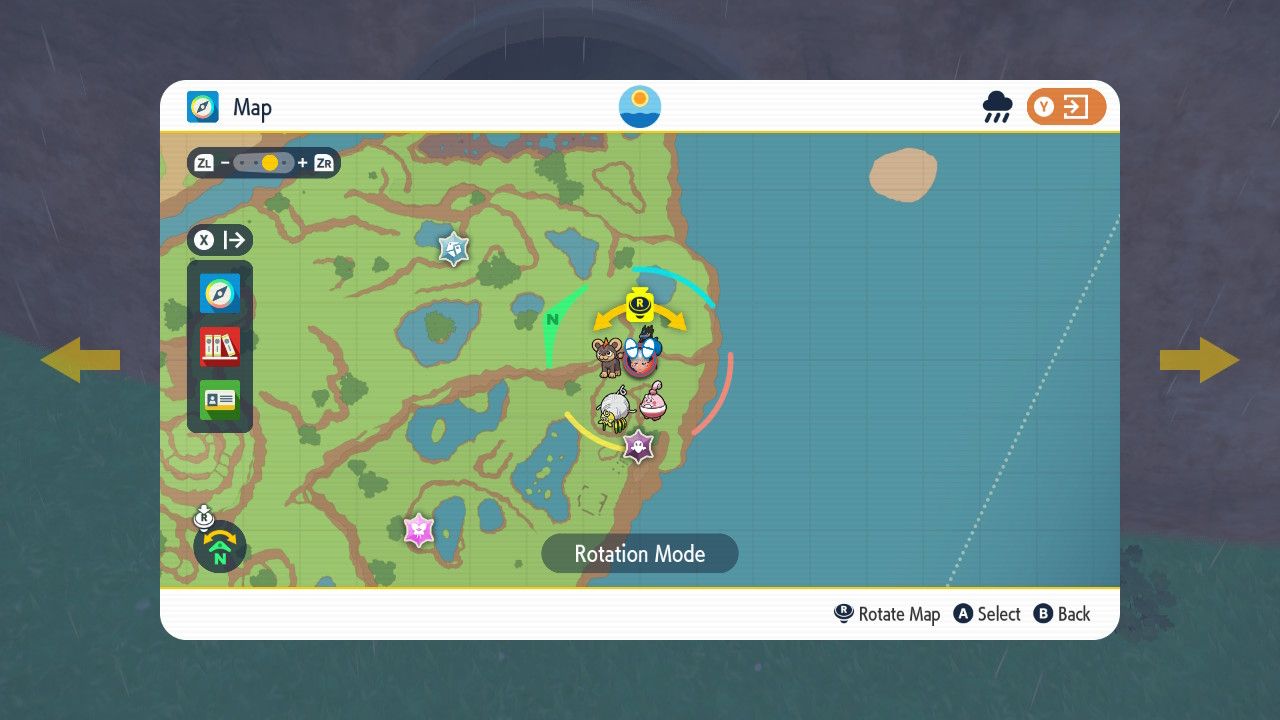
Task: Click Happiny's map icon
Action: coord(652,403)
